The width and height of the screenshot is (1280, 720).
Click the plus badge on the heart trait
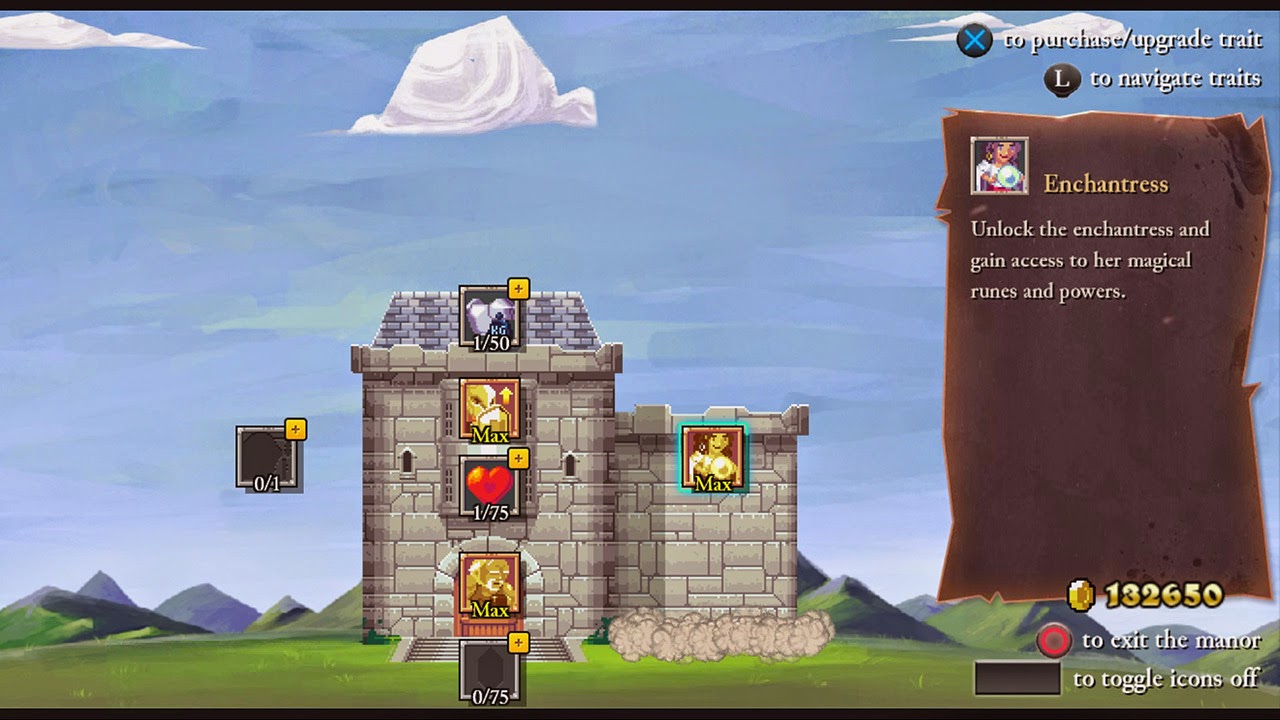coord(517,457)
